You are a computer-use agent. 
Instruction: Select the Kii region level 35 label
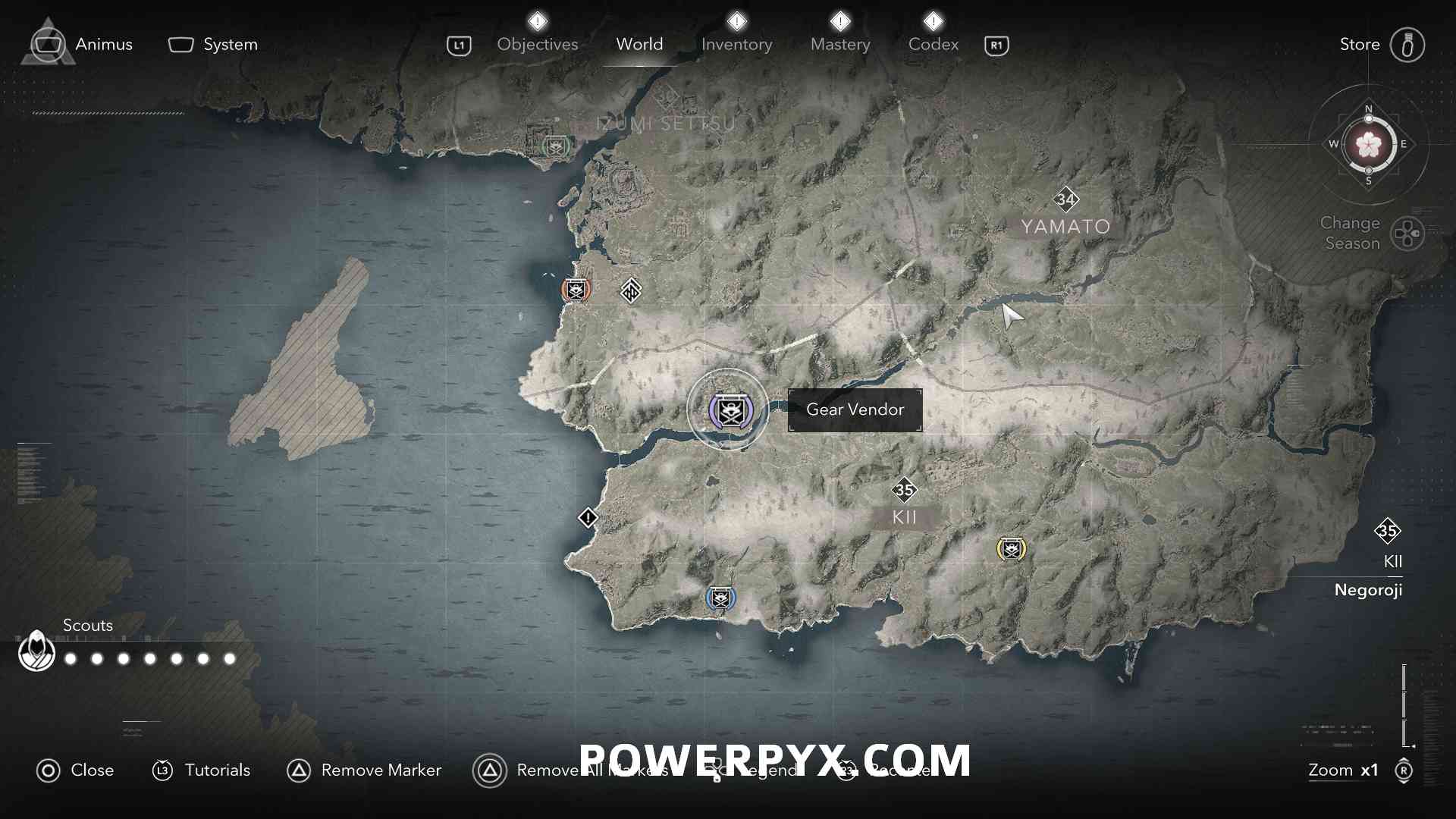pyautogui.click(x=904, y=491)
